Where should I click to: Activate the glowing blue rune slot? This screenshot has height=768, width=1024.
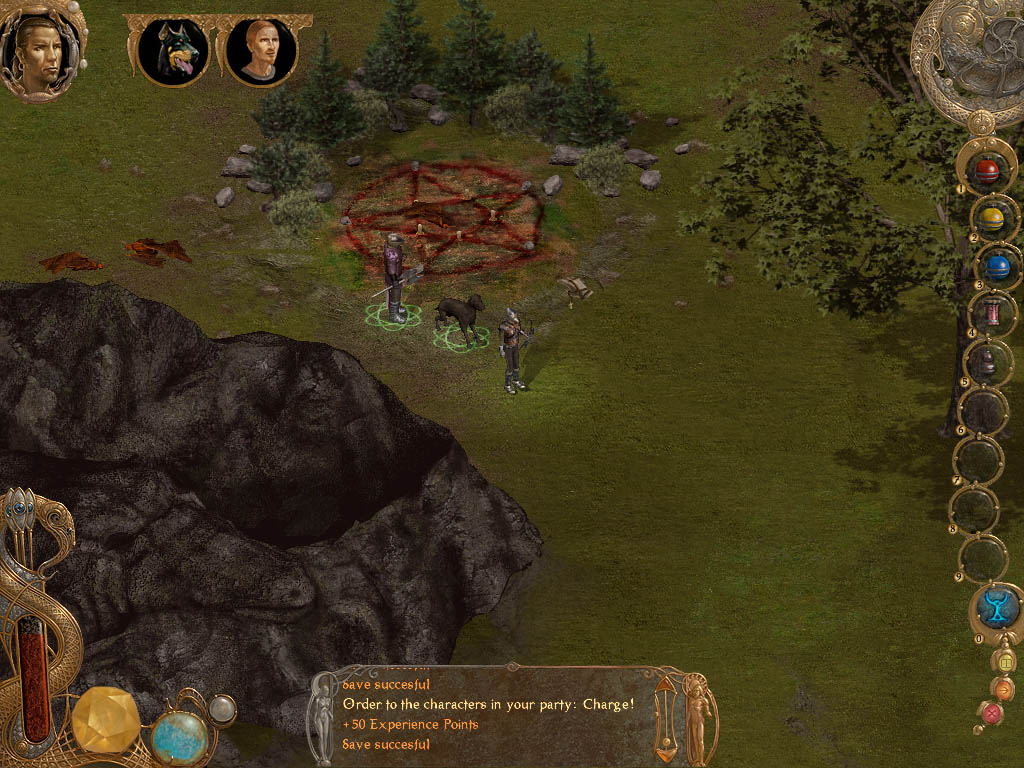[x=997, y=607]
